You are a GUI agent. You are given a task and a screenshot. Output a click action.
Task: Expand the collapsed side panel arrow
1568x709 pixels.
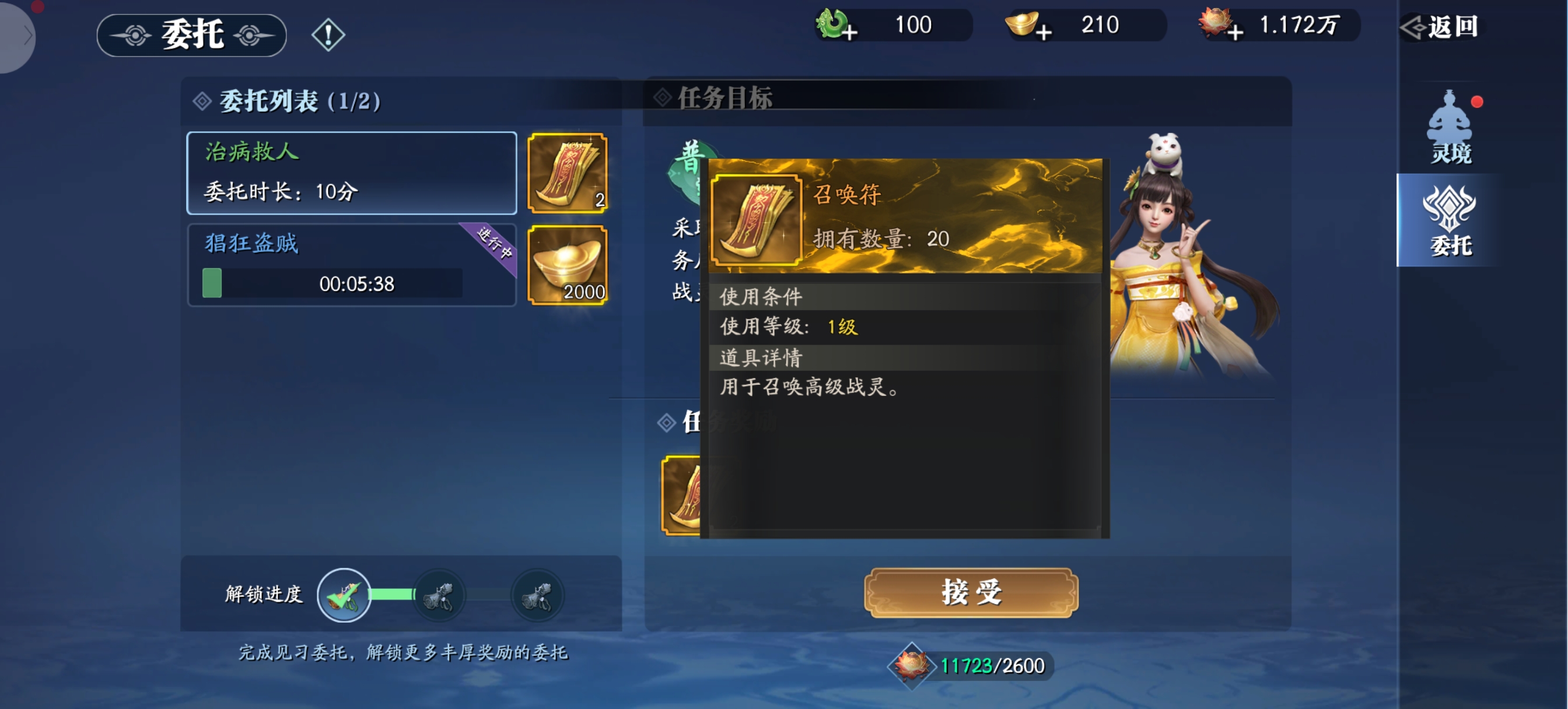[24, 36]
